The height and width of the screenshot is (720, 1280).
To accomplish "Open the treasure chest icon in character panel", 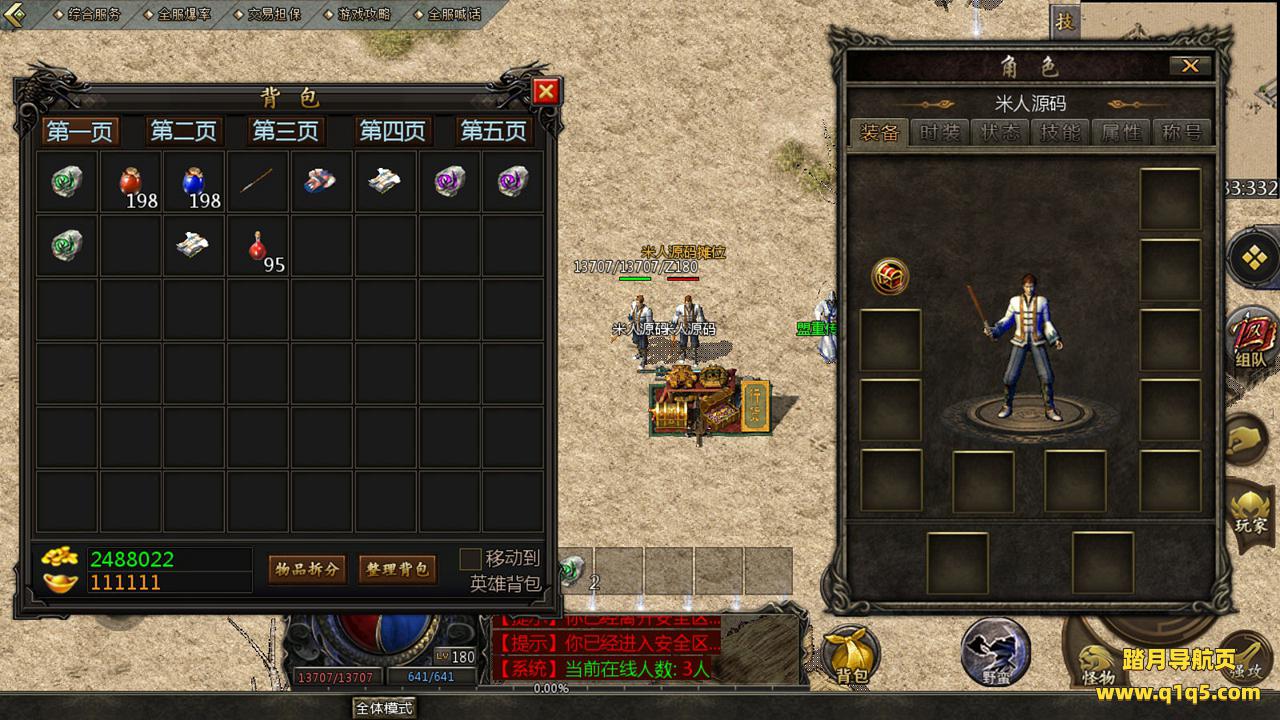I will click(890, 276).
